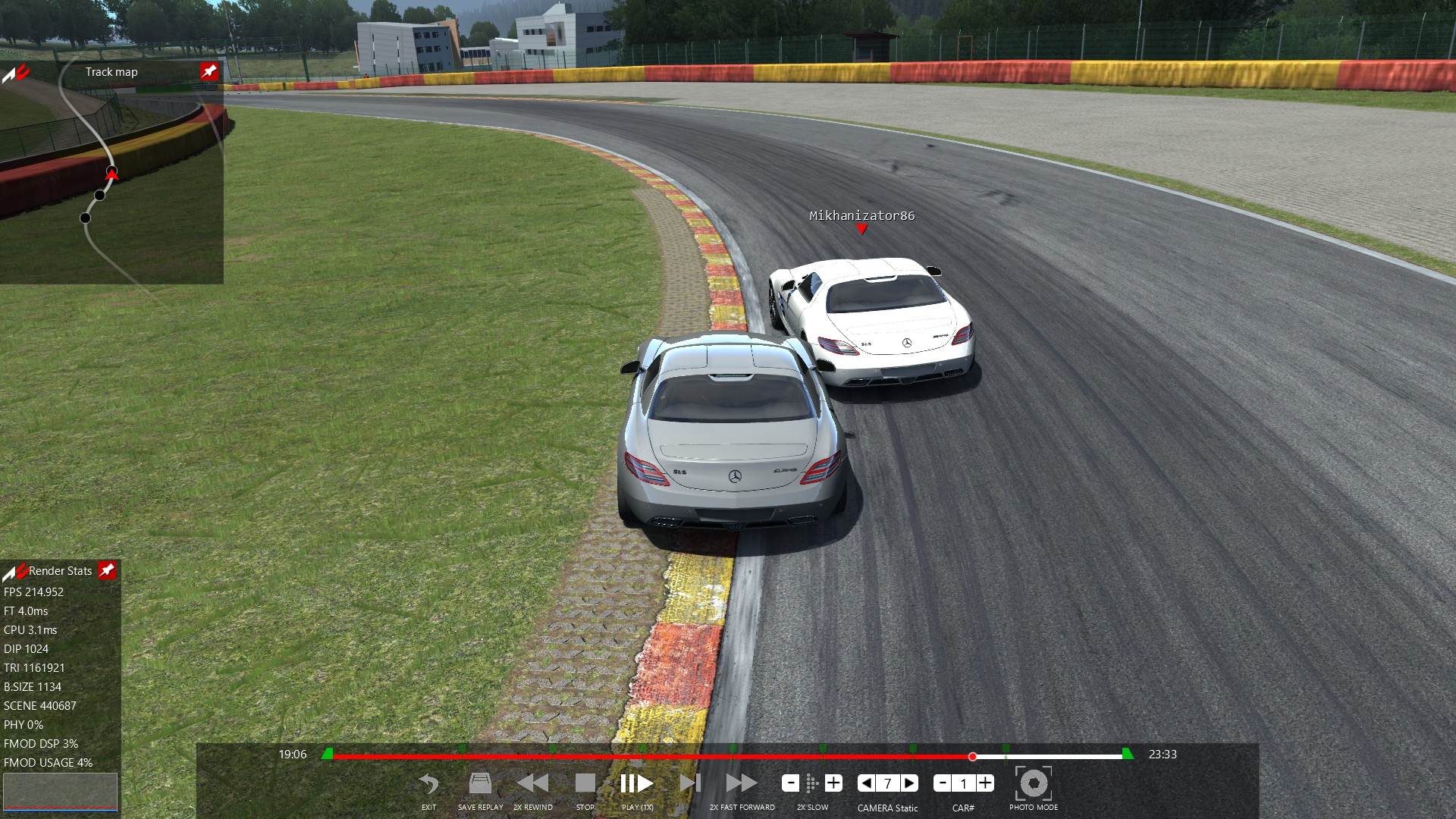Unpin the Track map widget
This screenshot has height=819, width=1456.
tap(209, 71)
